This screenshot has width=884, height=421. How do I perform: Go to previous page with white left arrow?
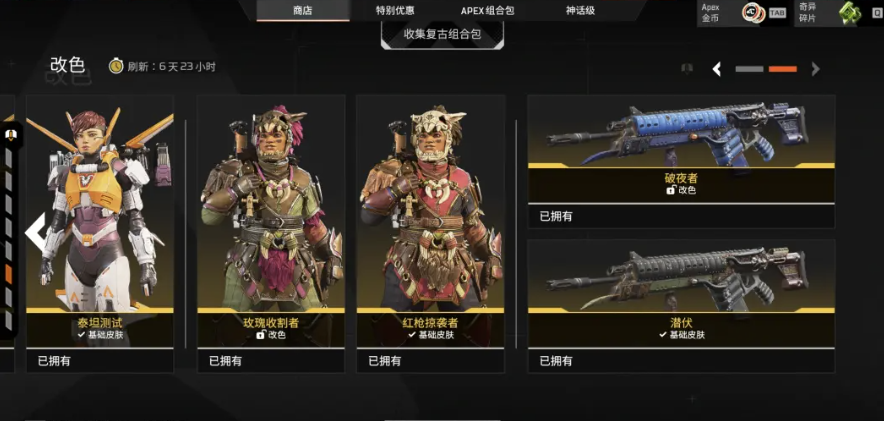click(717, 69)
